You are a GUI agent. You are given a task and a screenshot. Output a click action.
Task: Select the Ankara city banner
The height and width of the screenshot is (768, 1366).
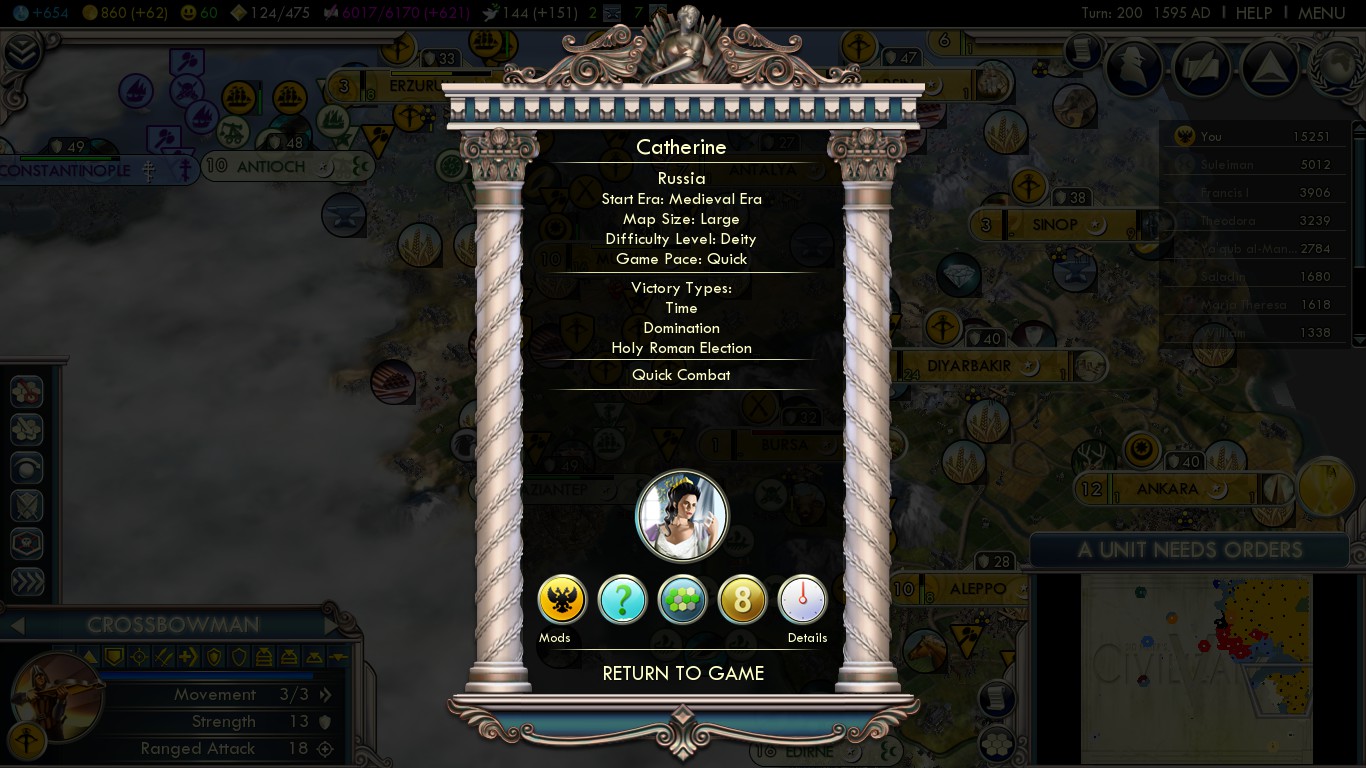(x=1167, y=489)
